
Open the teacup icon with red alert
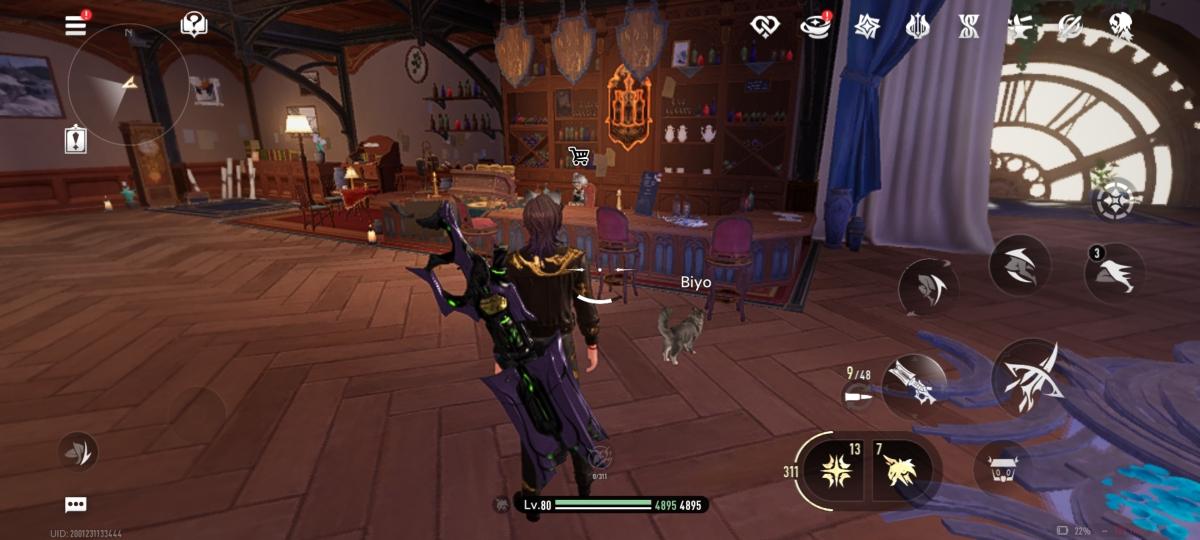(x=816, y=27)
